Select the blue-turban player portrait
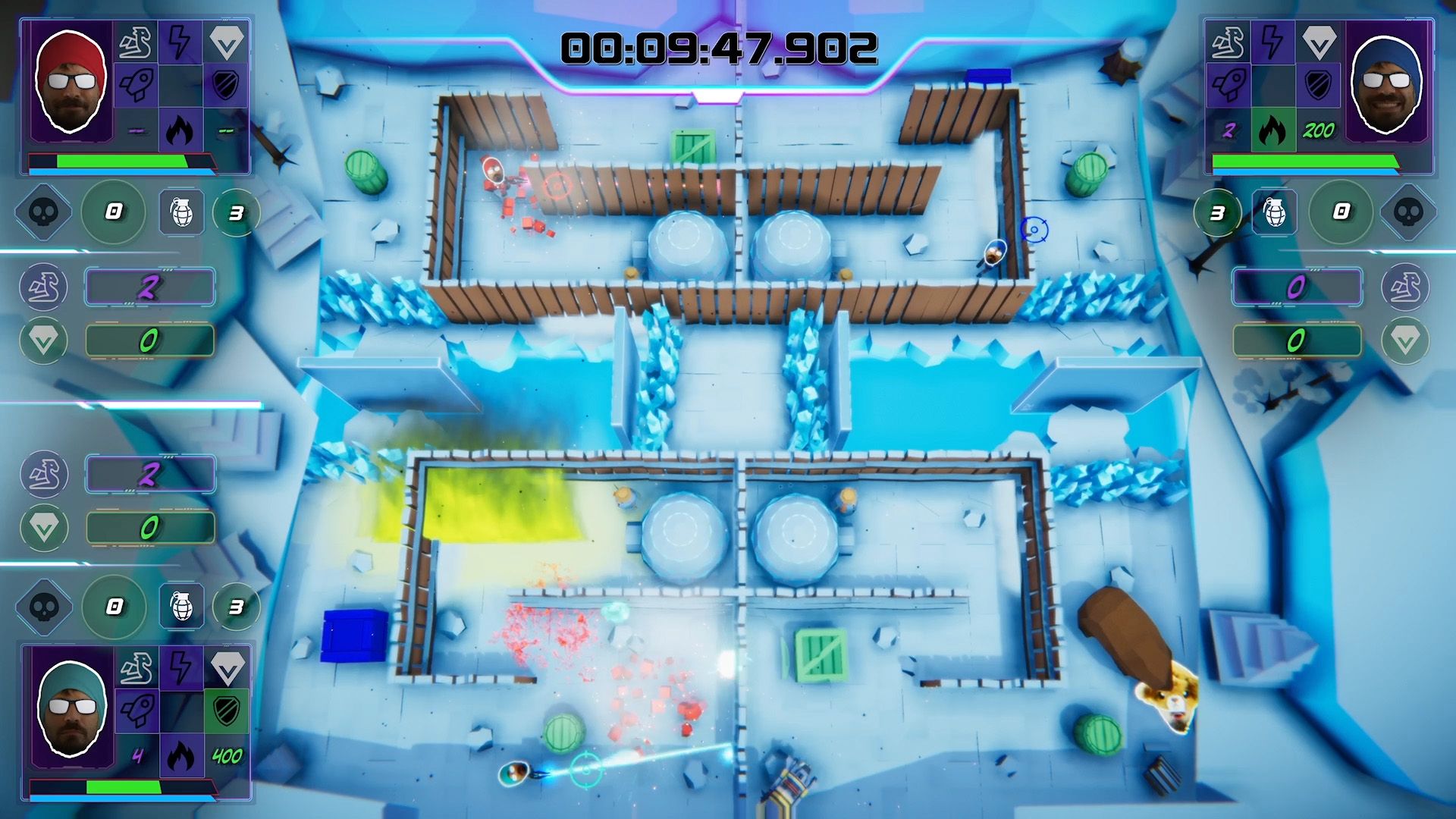The image size is (1456, 819). click(1386, 82)
